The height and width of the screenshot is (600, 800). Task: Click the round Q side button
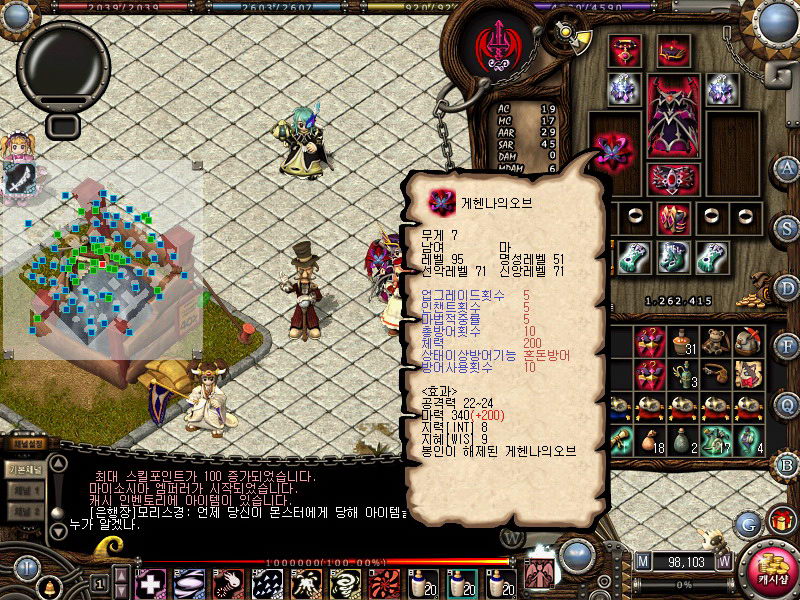click(787, 404)
